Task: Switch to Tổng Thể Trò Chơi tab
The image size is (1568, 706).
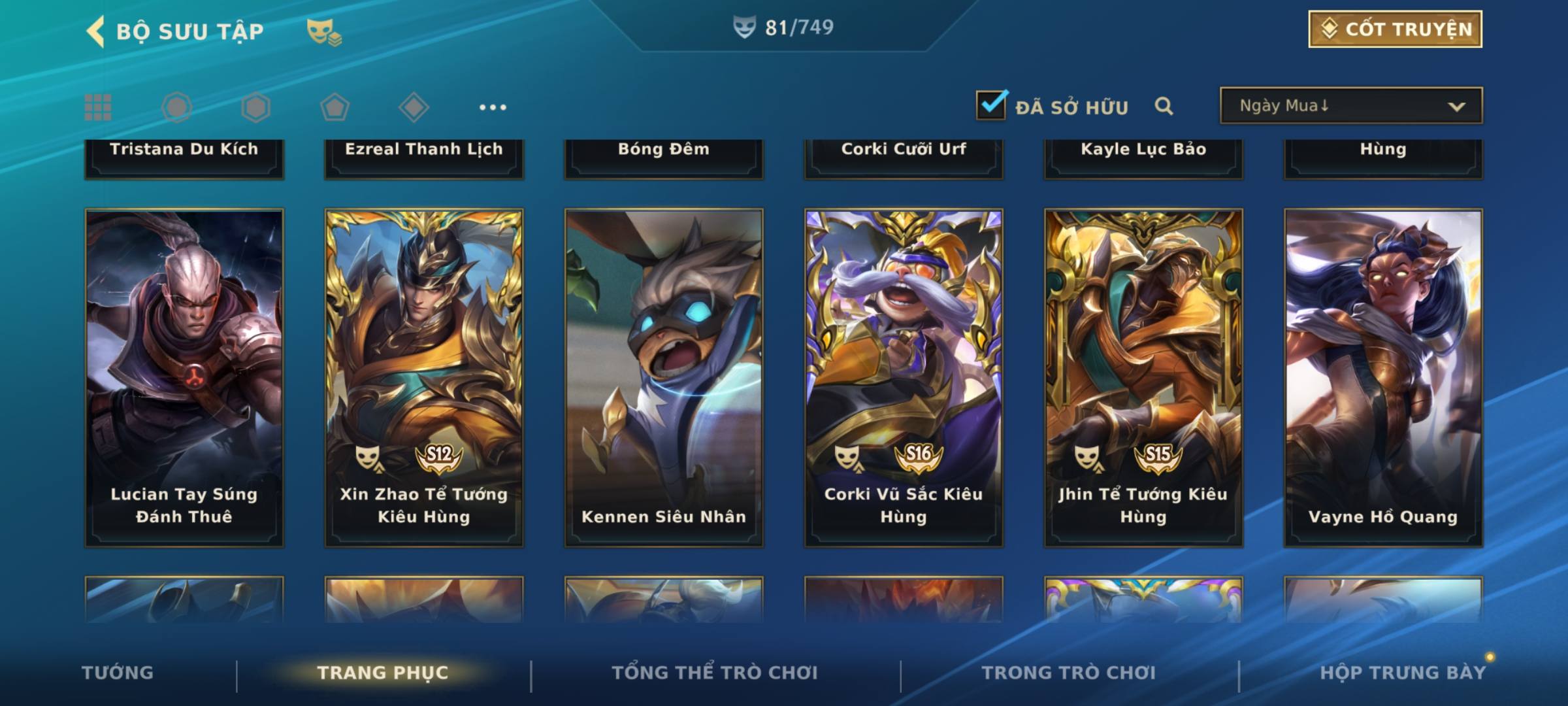Action: click(715, 673)
